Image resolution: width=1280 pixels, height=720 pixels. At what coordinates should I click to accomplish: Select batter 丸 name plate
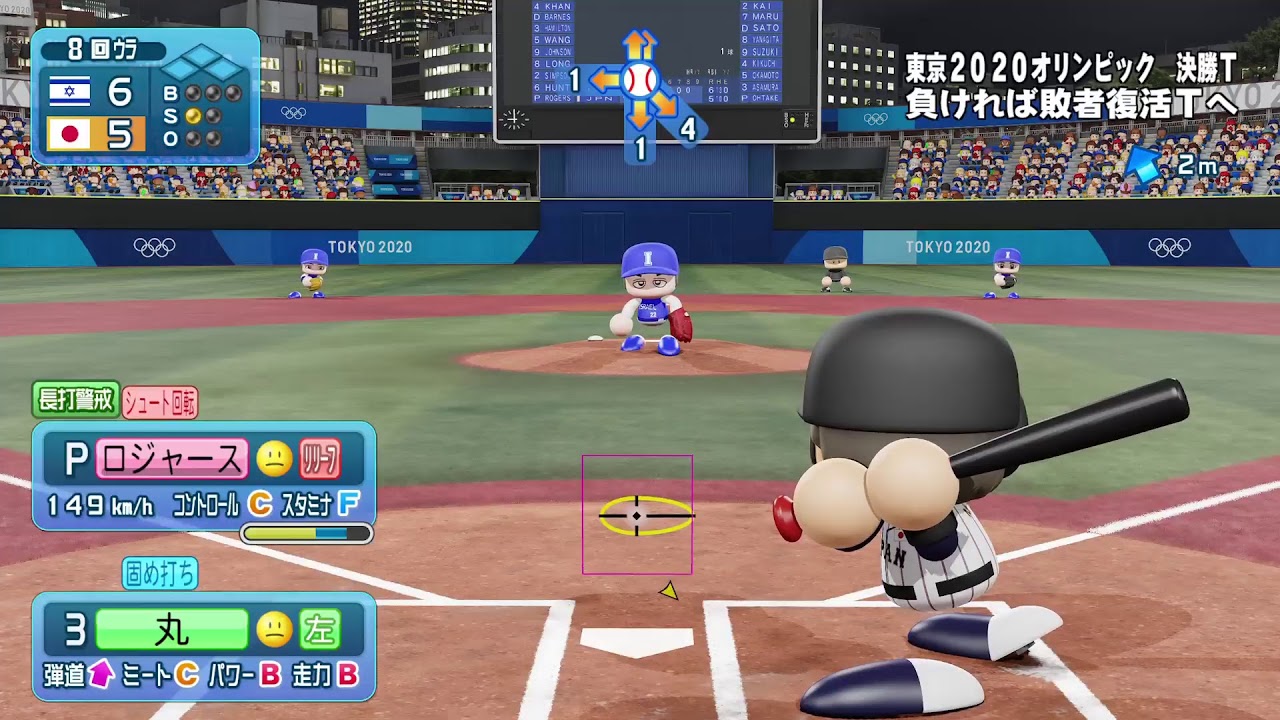172,630
